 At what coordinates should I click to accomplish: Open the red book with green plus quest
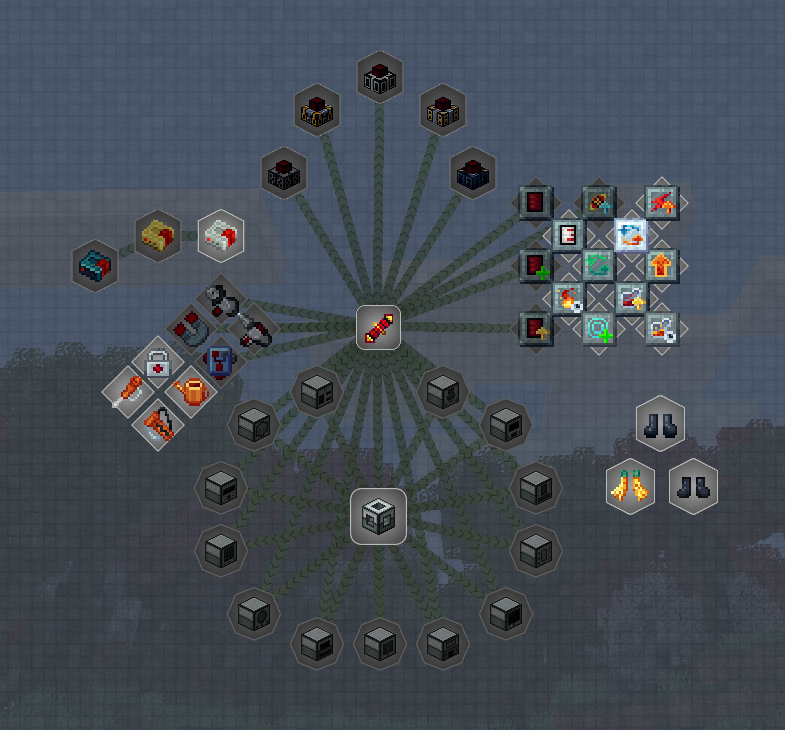coord(536,266)
